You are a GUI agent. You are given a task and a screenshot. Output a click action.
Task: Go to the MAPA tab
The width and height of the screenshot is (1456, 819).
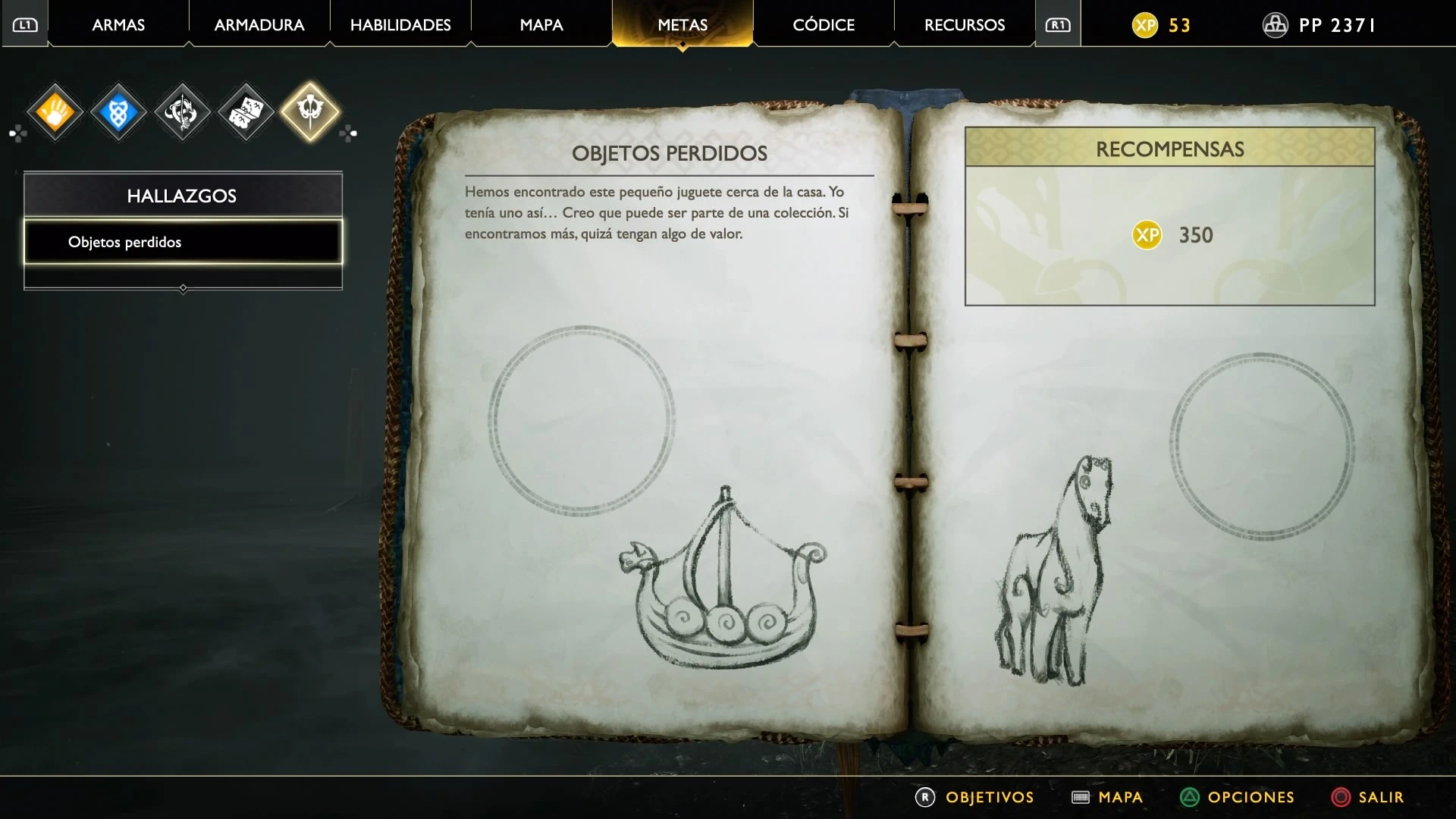tap(541, 25)
